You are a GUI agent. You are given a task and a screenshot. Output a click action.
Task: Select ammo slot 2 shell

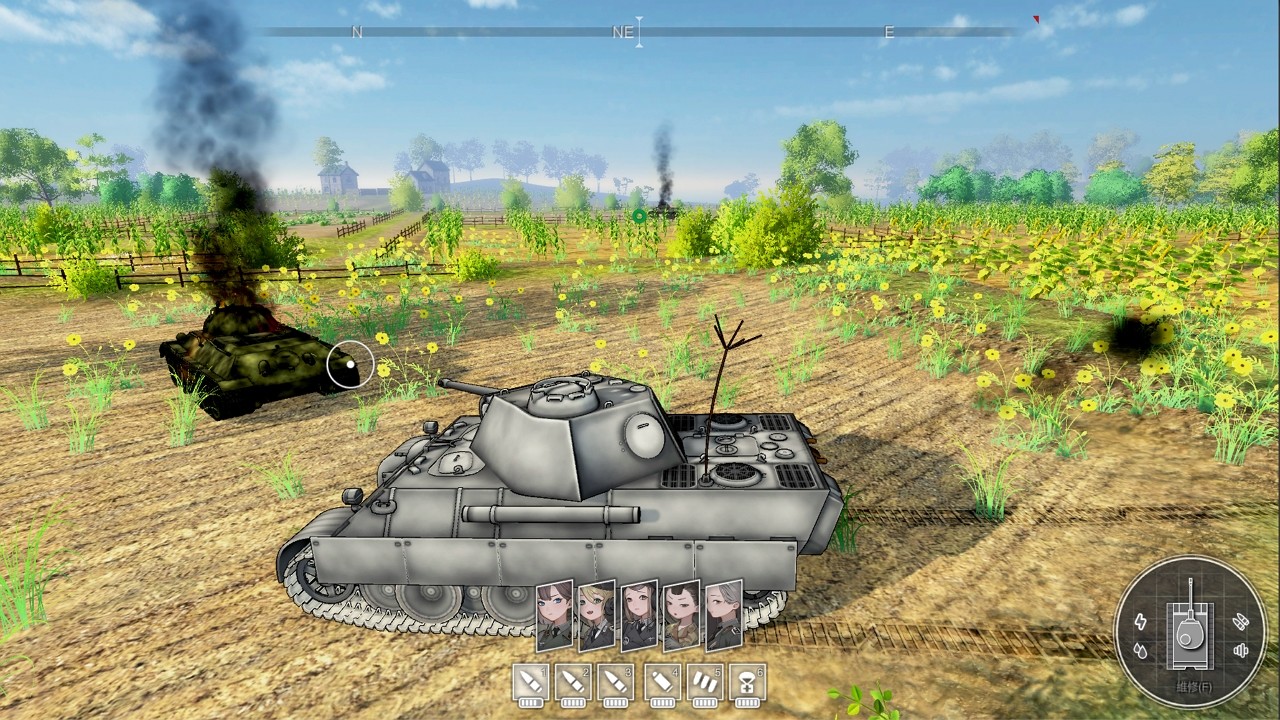point(574,683)
